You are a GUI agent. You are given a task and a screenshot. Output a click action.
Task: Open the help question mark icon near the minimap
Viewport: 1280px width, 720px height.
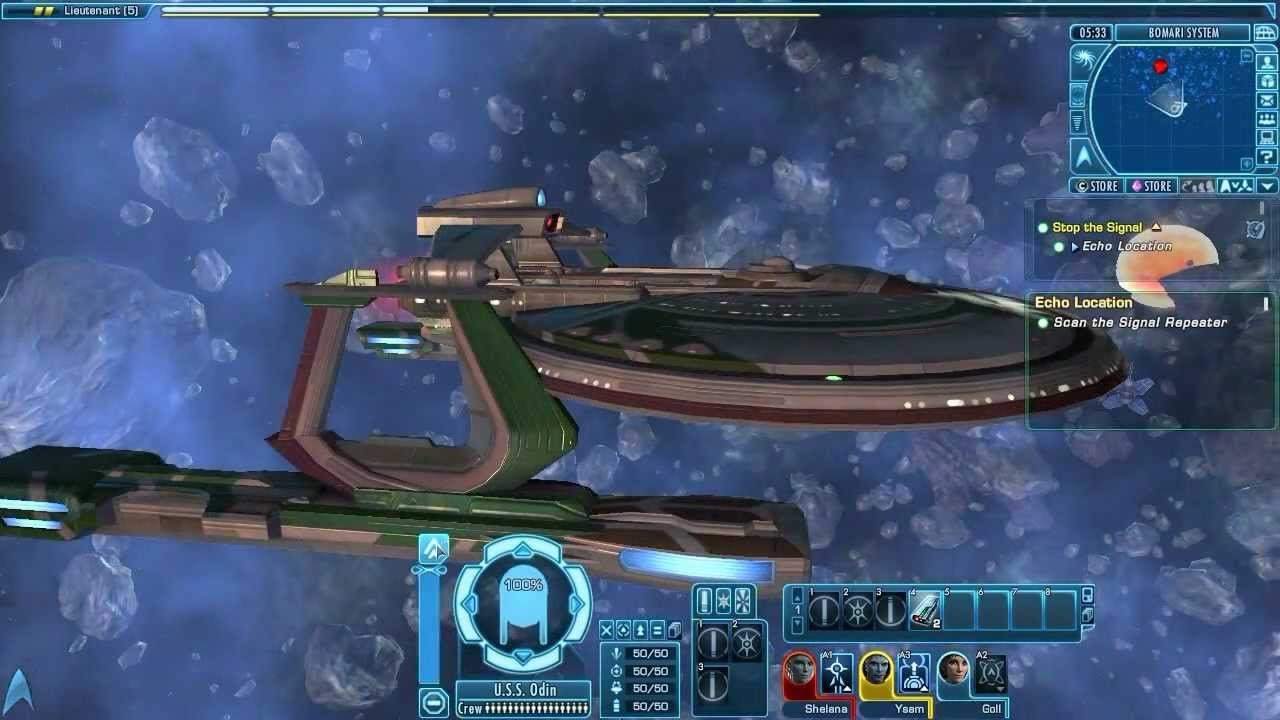tap(1266, 156)
